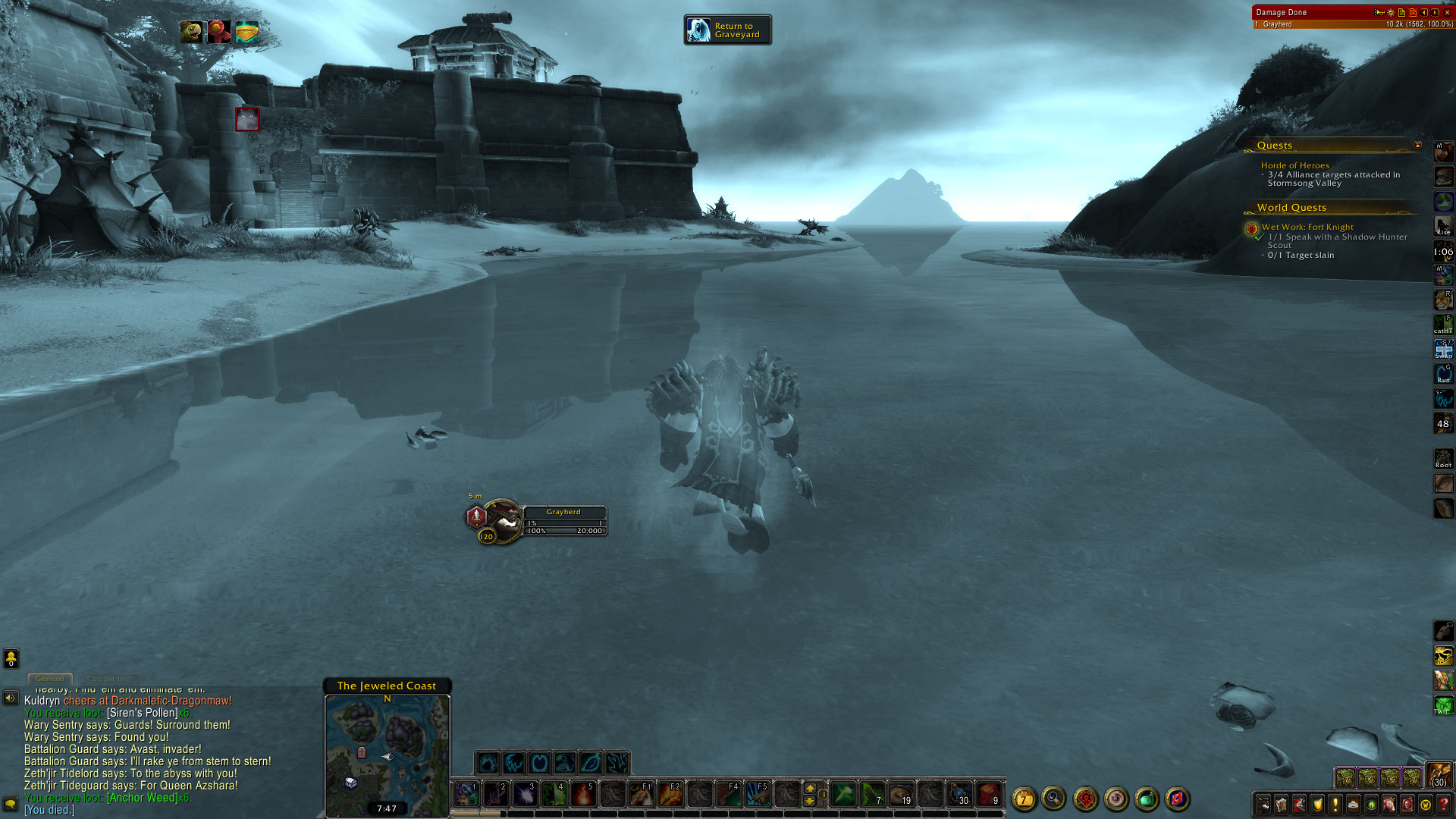Select the Horde of Heroes quest
The image size is (1456, 819).
coord(1294,165)
